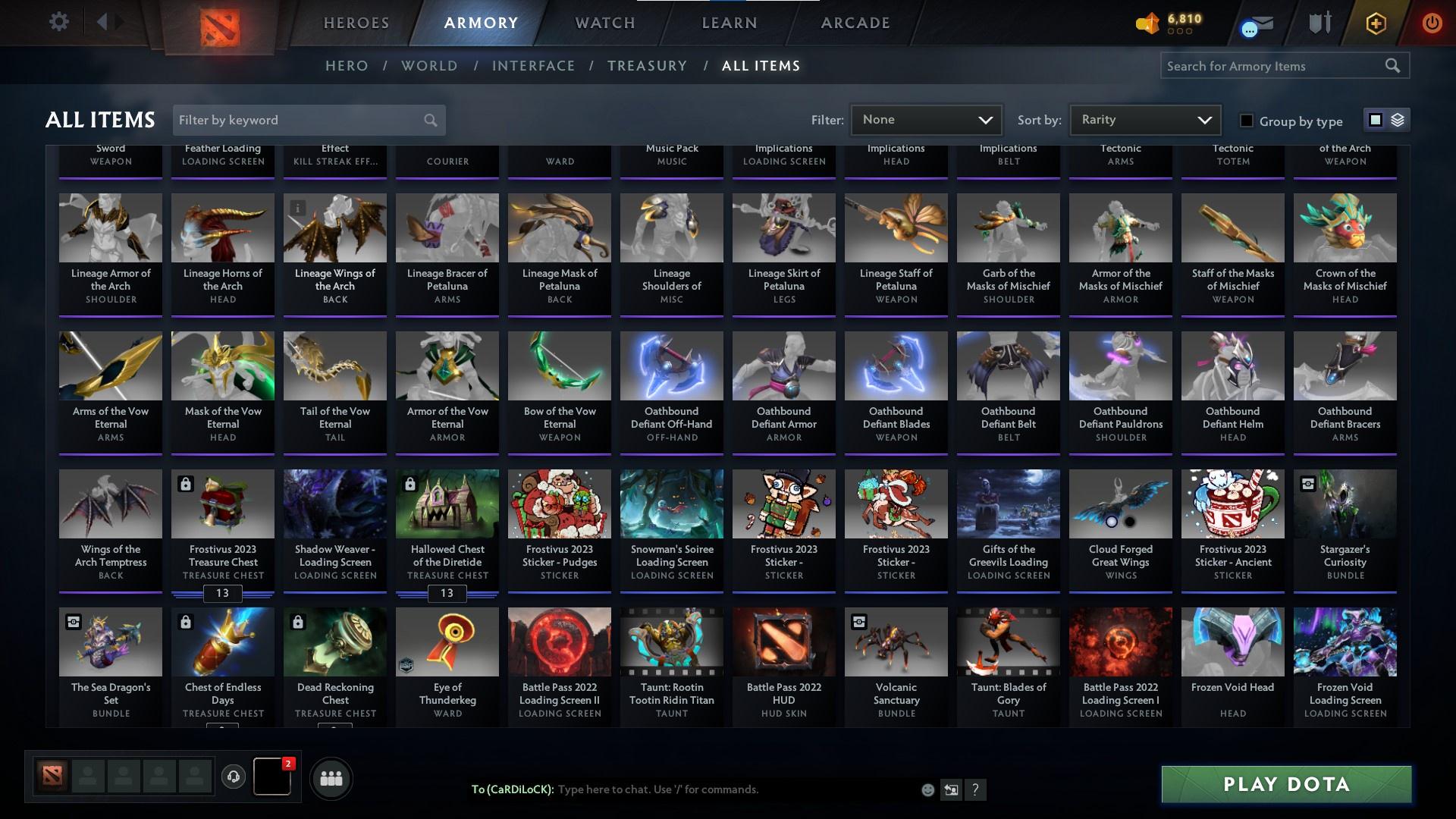Select the Frostivus 2023 Treasure Chest thumbnail
Screen dimensions: 1456x819
click(222, 504)
